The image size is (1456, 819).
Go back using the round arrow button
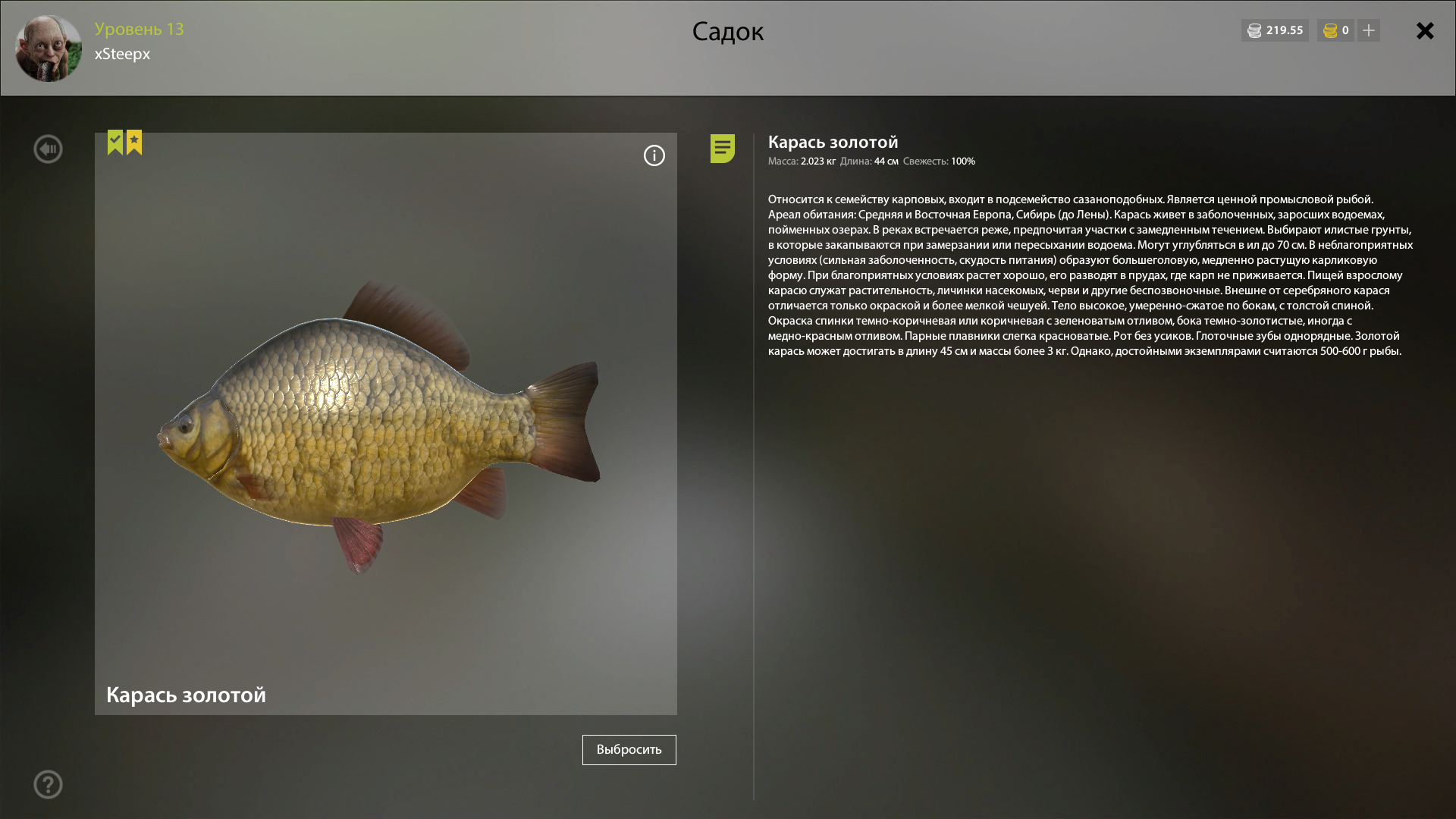[x=48, y=149]
